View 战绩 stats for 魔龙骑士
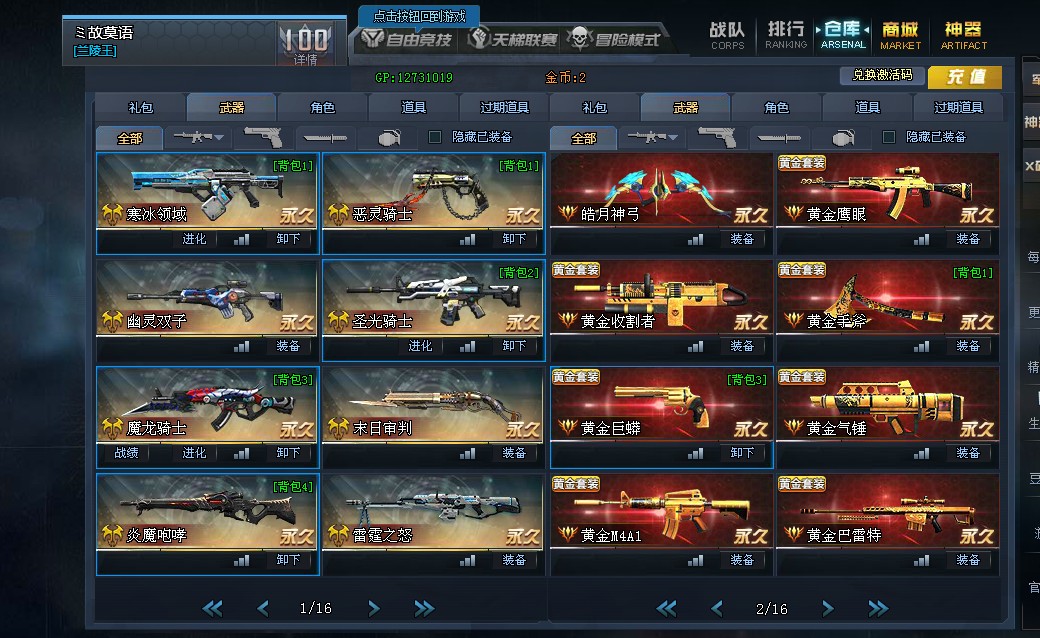Screen dimensions: 1040x638 [x=125, y=453]
